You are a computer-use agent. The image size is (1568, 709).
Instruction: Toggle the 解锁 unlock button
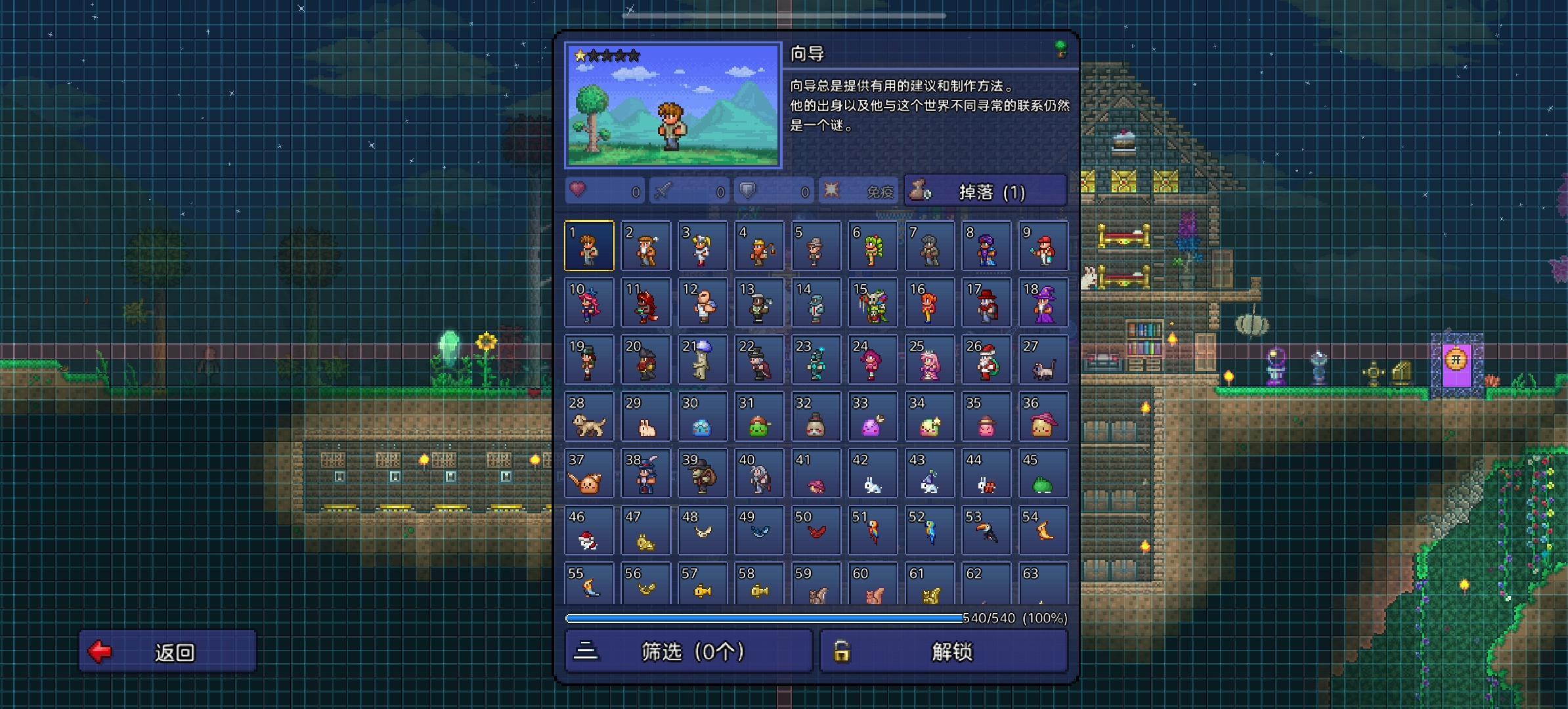coord(944,651)
